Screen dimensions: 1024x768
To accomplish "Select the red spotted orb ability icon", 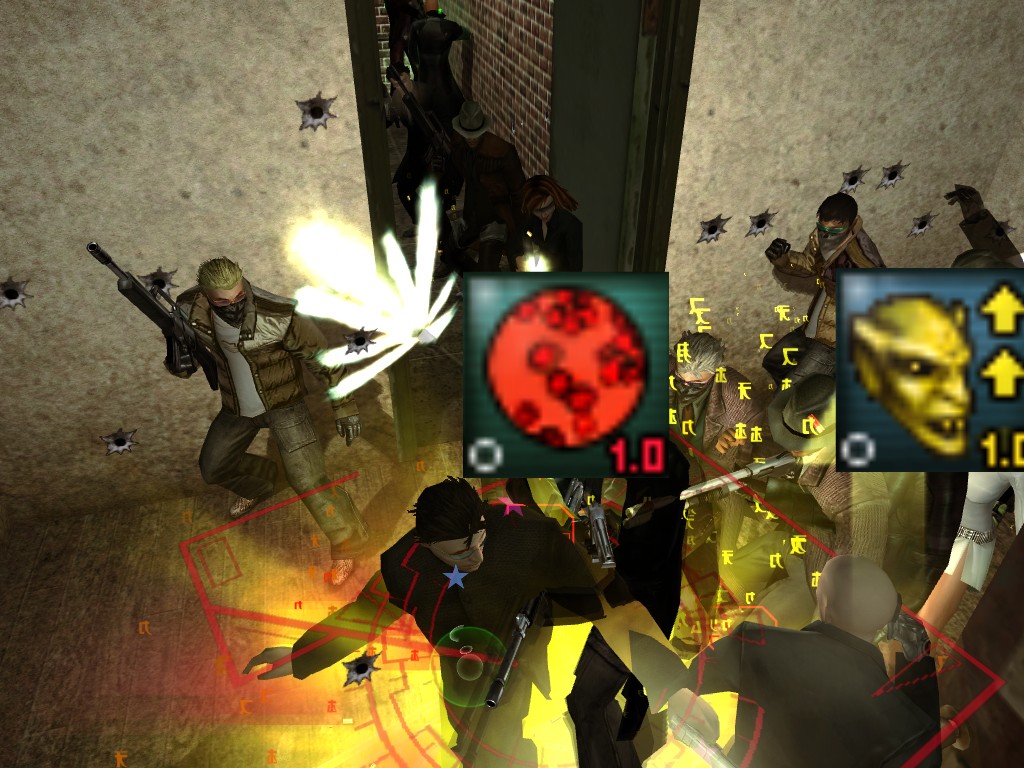I will click(x=565, y=373).
